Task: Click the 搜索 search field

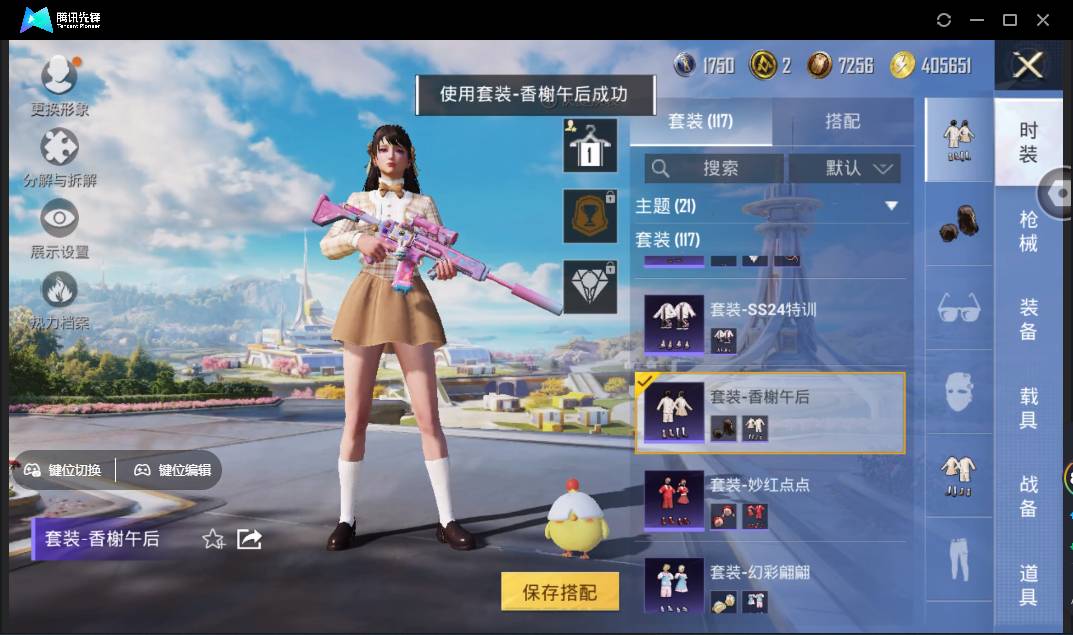Action: [x=714, y=168]
